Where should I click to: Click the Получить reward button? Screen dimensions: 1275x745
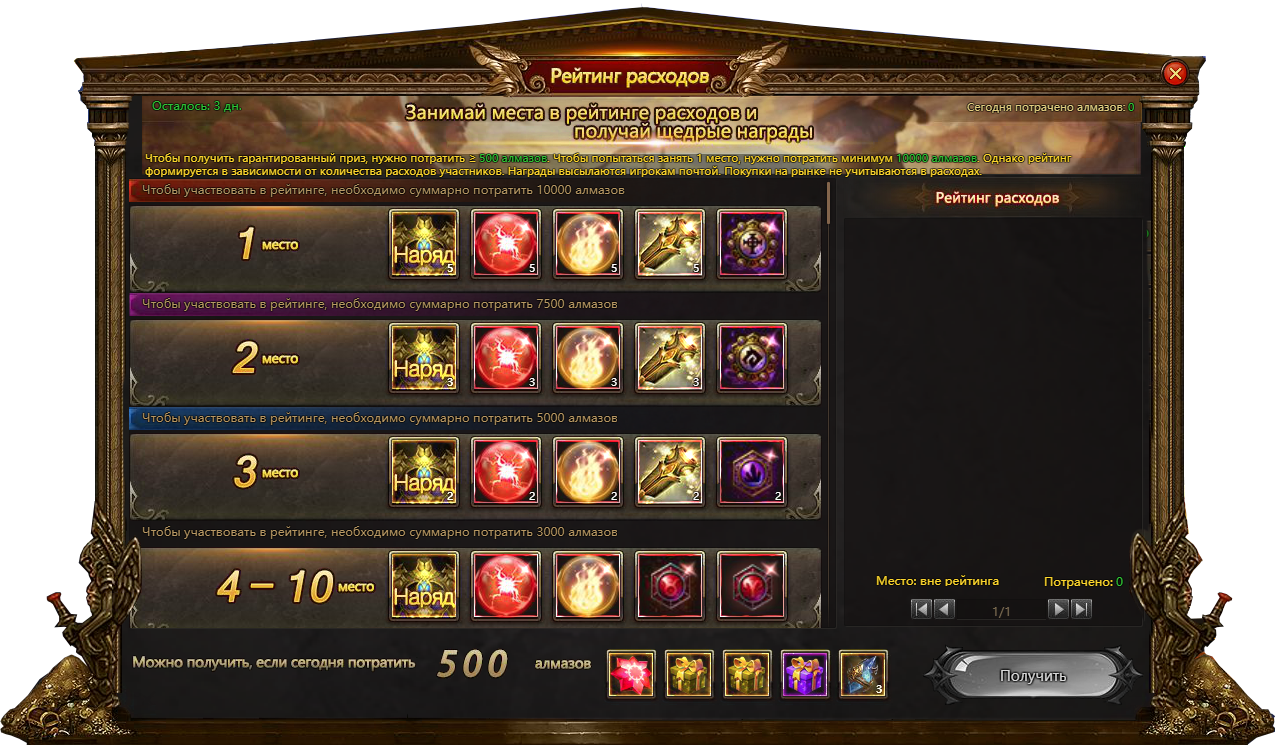tap(1033, 676)
